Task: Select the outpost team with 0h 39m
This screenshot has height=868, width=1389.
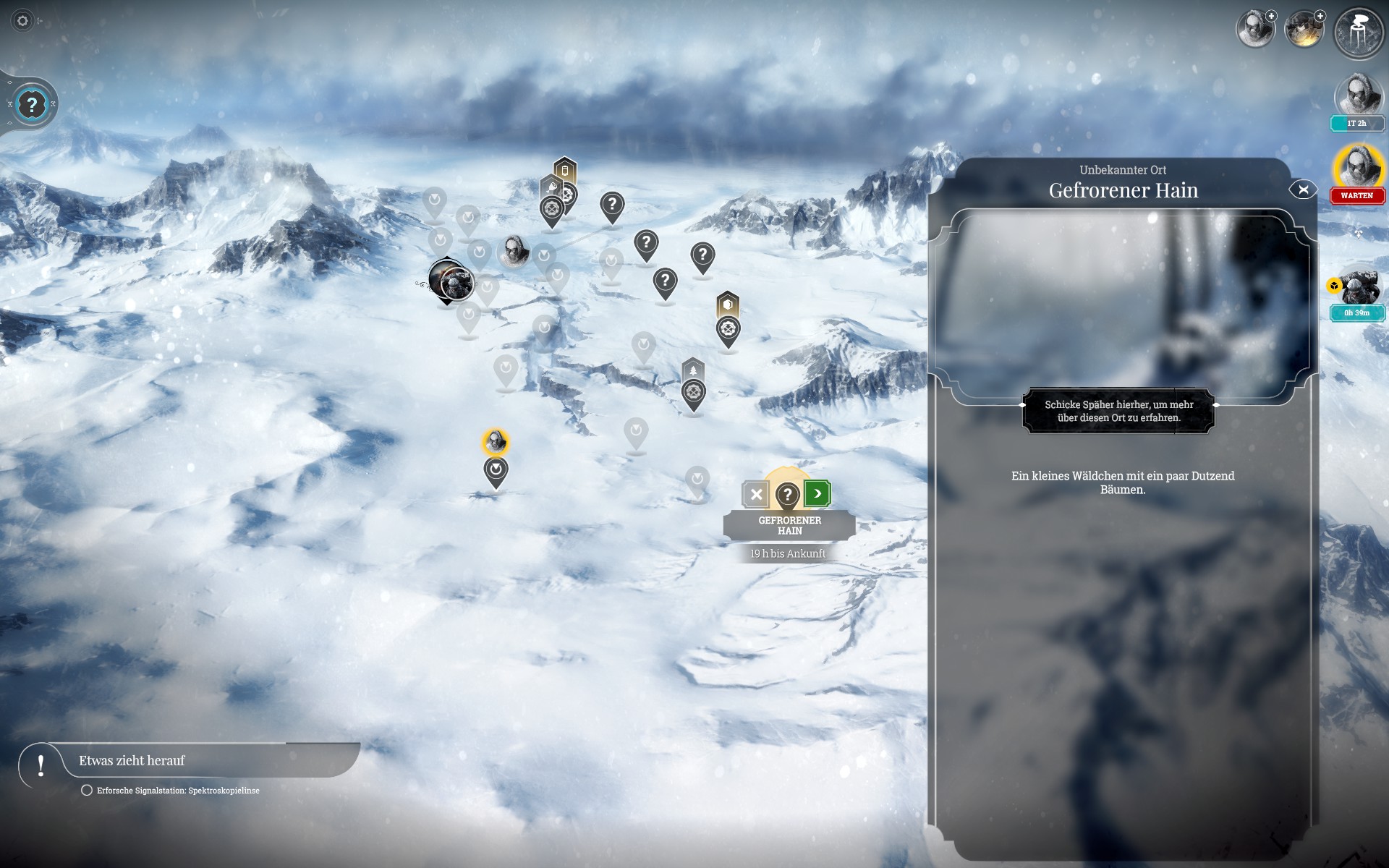Action: [x=1359, y=289]
